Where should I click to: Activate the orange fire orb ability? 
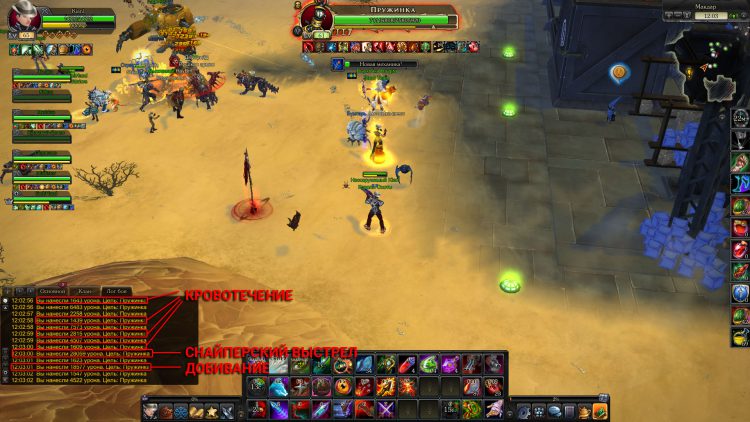pos(343,387)
